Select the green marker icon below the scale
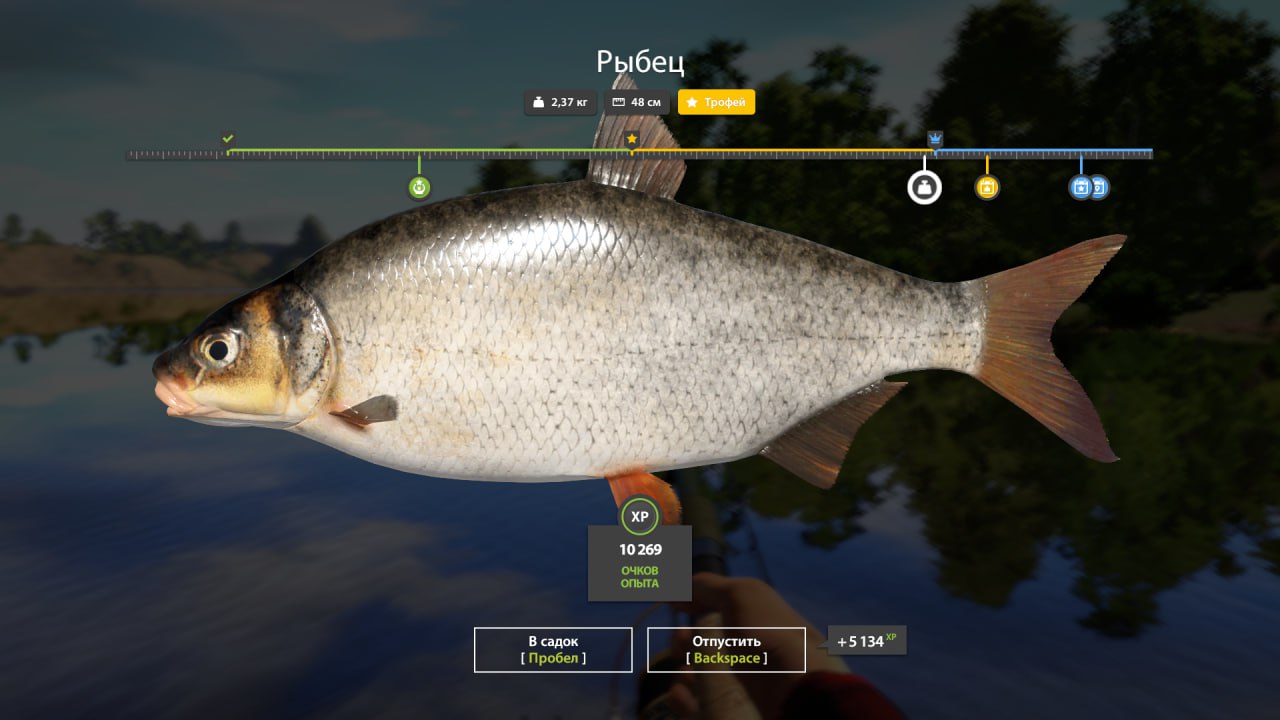 point(419,187)
